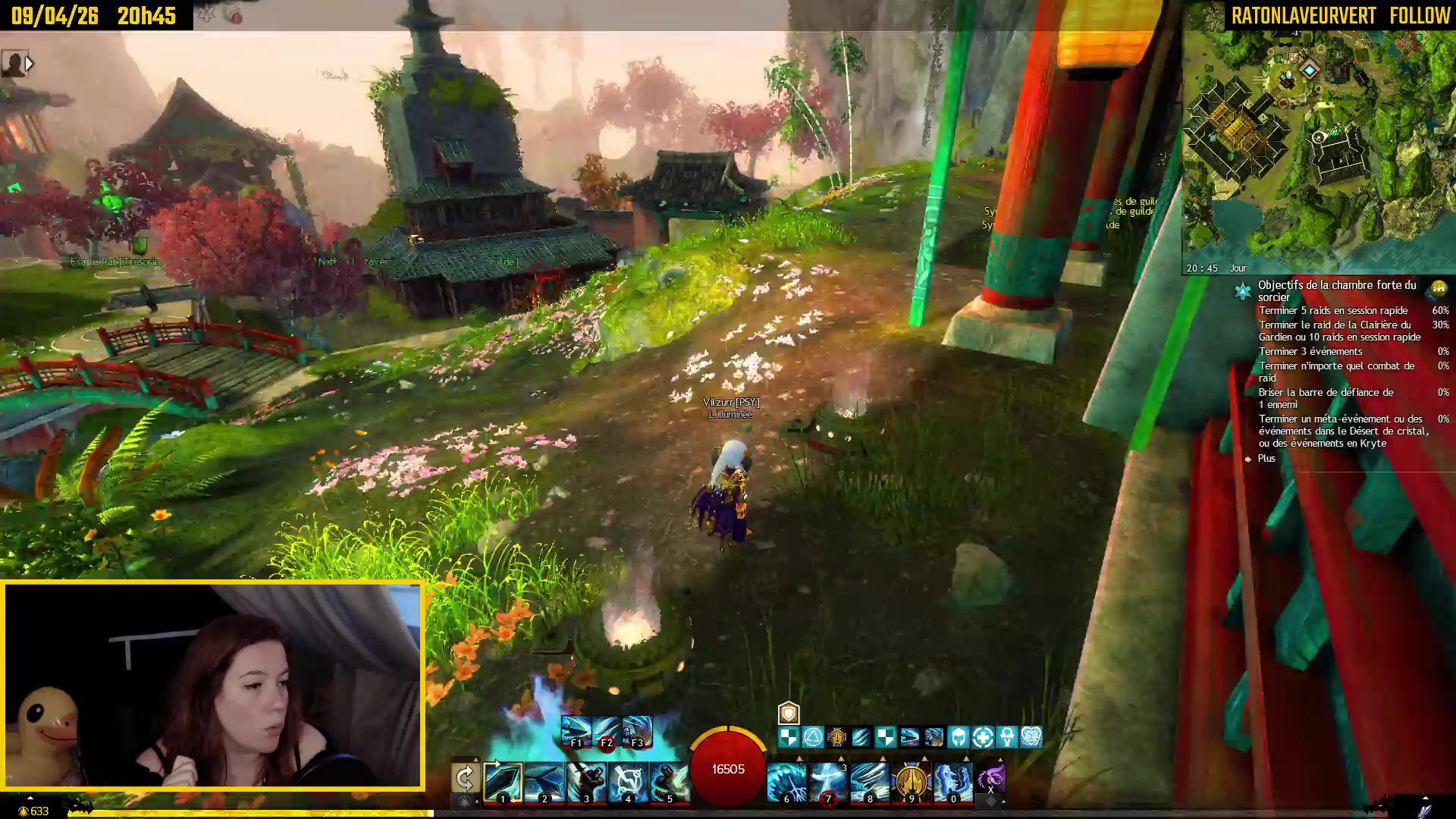The height and width of the screenshot is (819, 1456).
Task: Activate weapon skill 1 on the hotbar
Action: [502, 782]
